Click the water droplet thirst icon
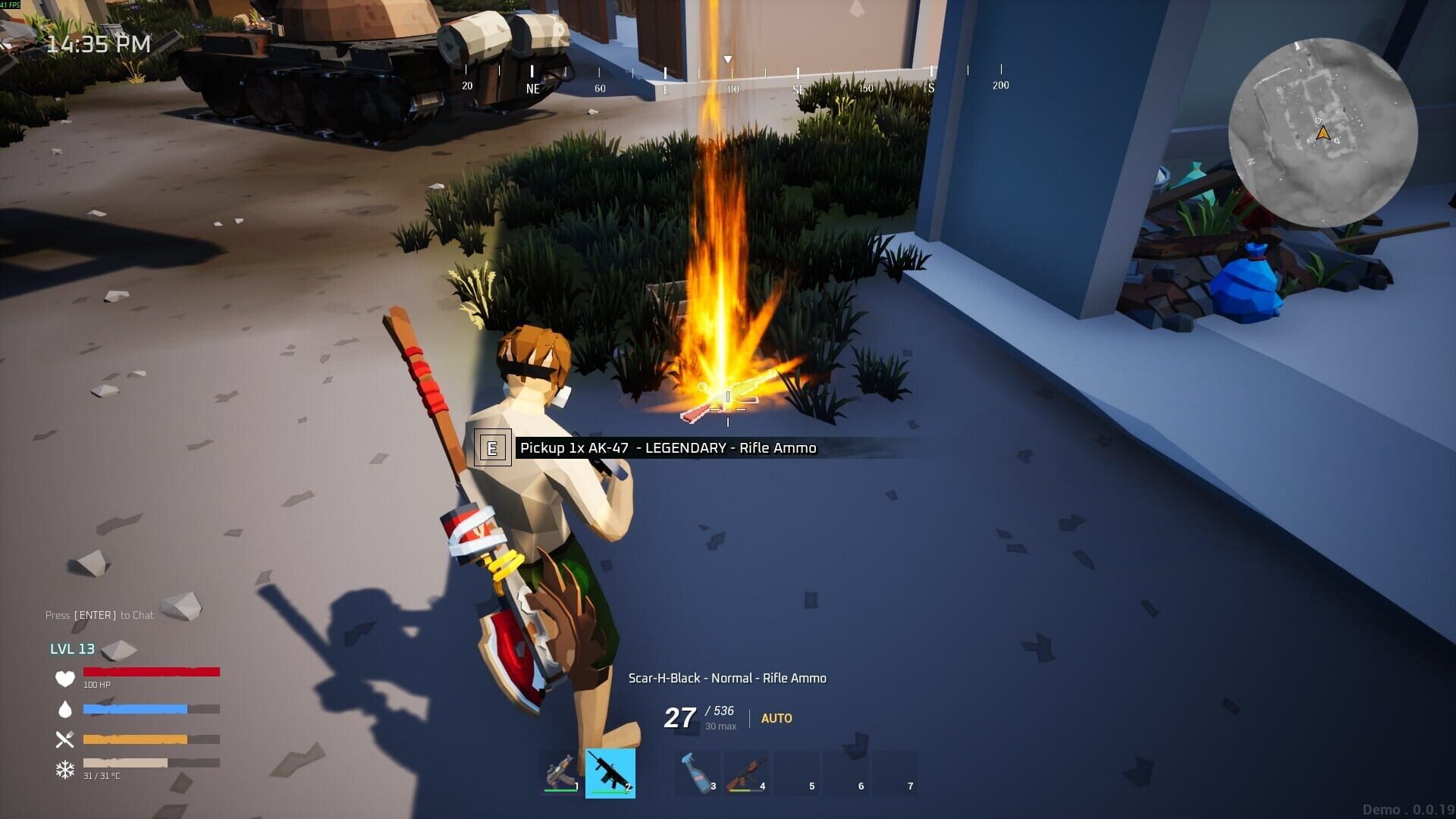The height and width of the screenshot is (819, 1456). click(65, 710)
